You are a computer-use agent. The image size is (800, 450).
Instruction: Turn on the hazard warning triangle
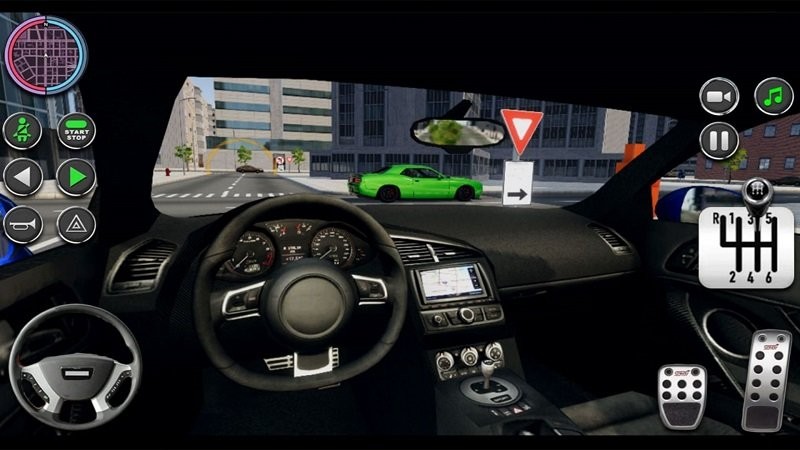pos(76,225)
